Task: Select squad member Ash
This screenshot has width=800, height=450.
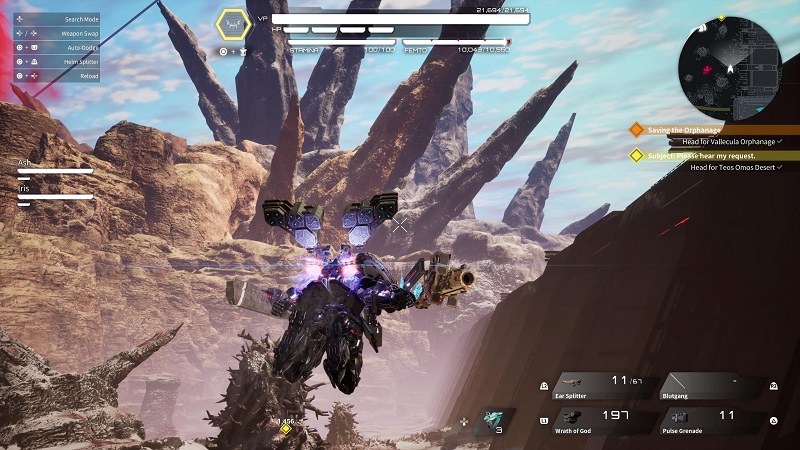Action: (55, 166)
